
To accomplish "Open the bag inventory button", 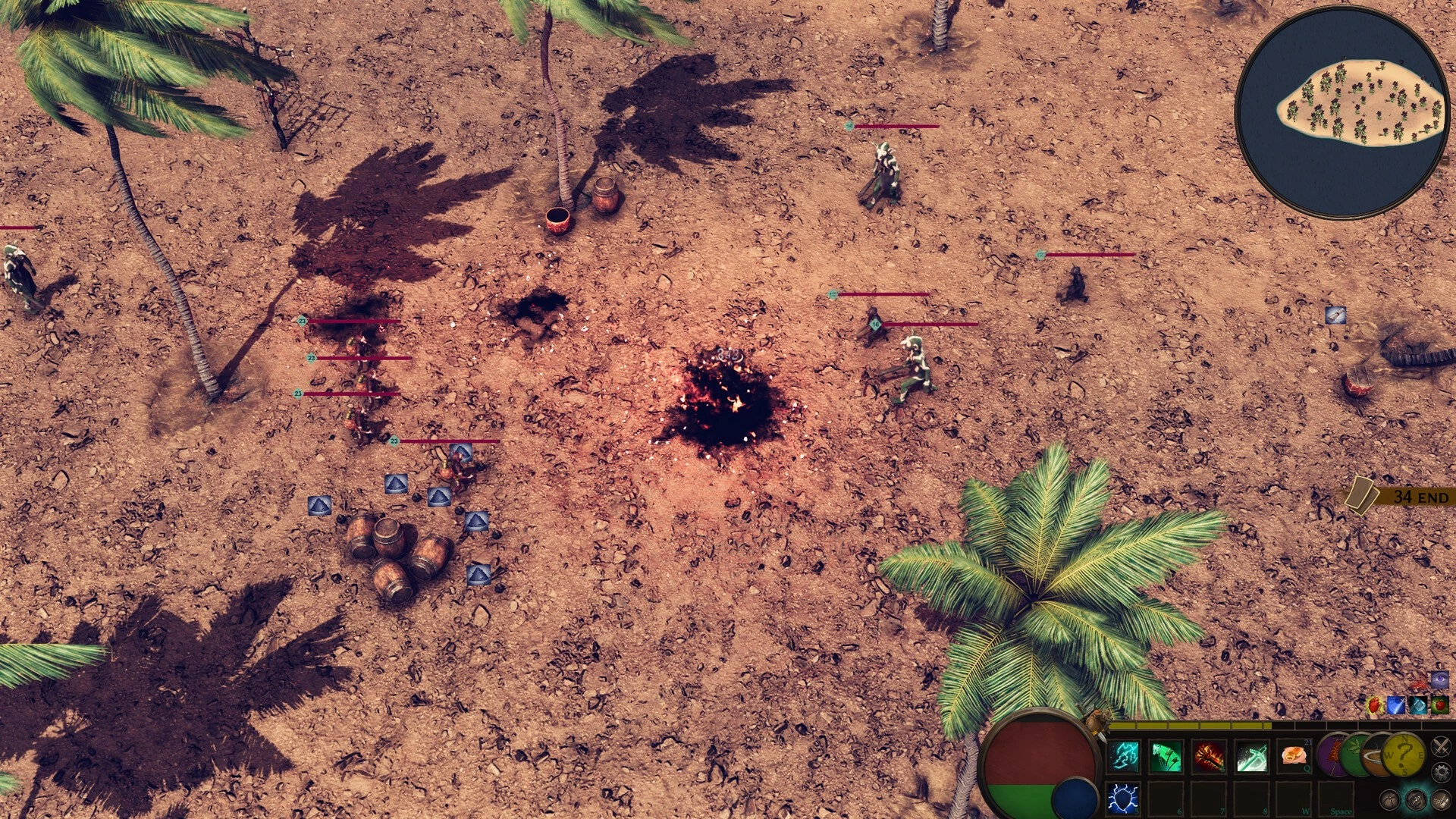I will coord(1389,799).
